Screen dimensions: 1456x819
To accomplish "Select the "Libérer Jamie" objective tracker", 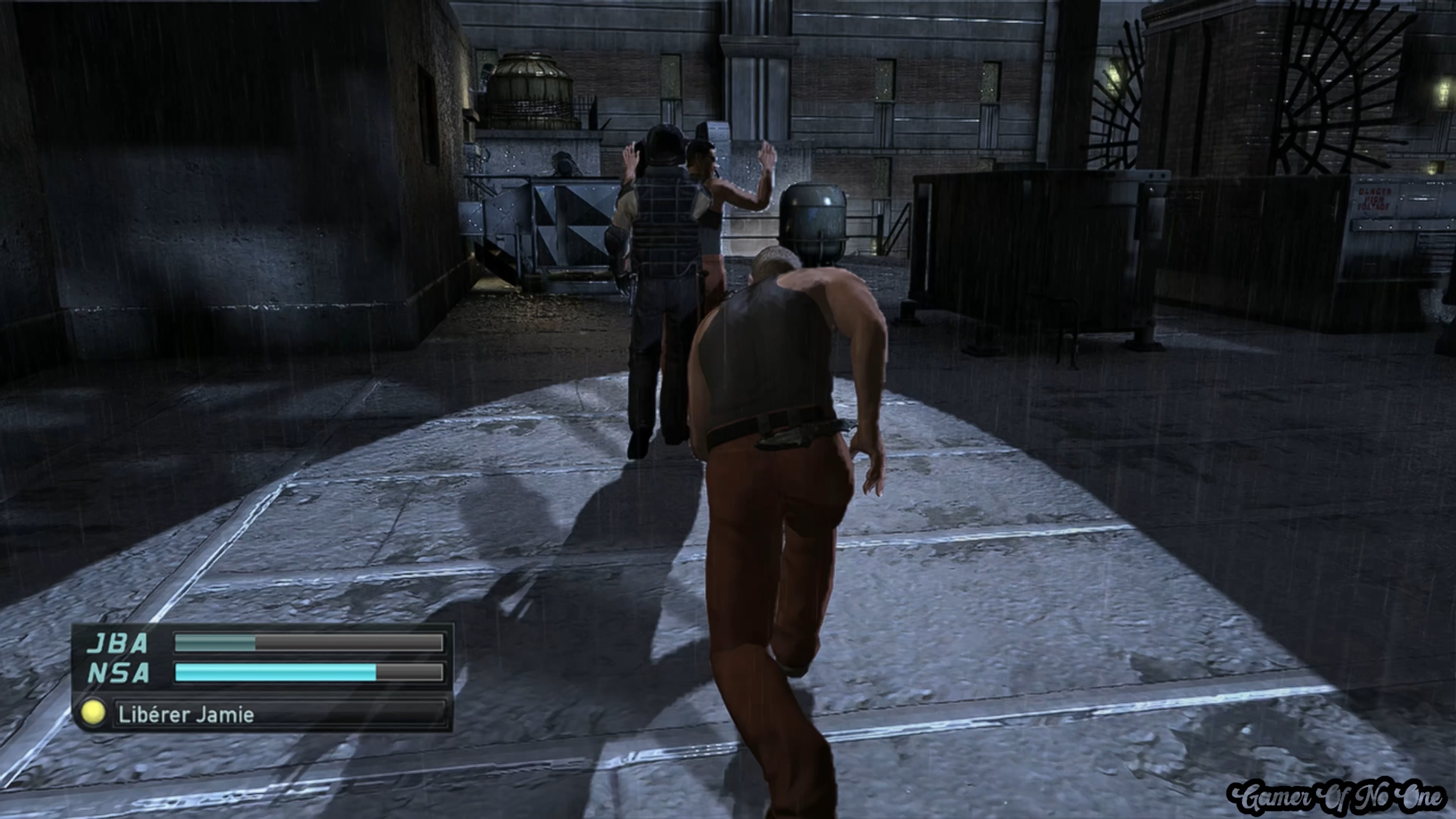I will click(263, 714).
